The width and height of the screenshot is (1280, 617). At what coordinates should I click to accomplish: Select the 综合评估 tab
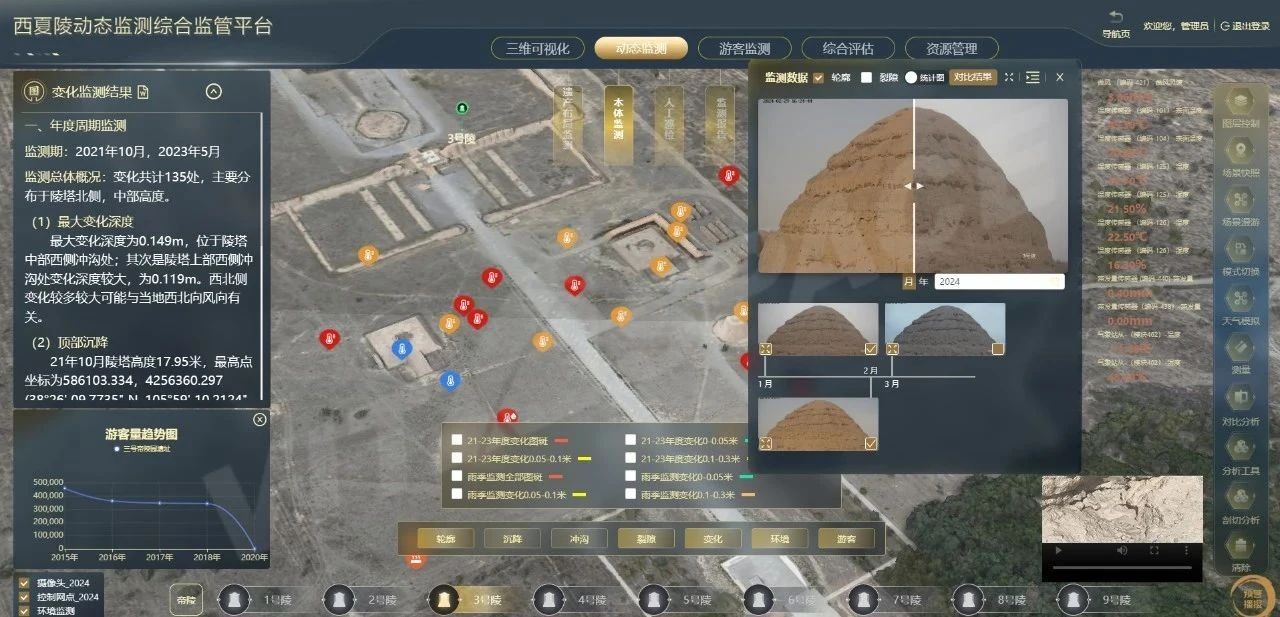tap(848, 48)
